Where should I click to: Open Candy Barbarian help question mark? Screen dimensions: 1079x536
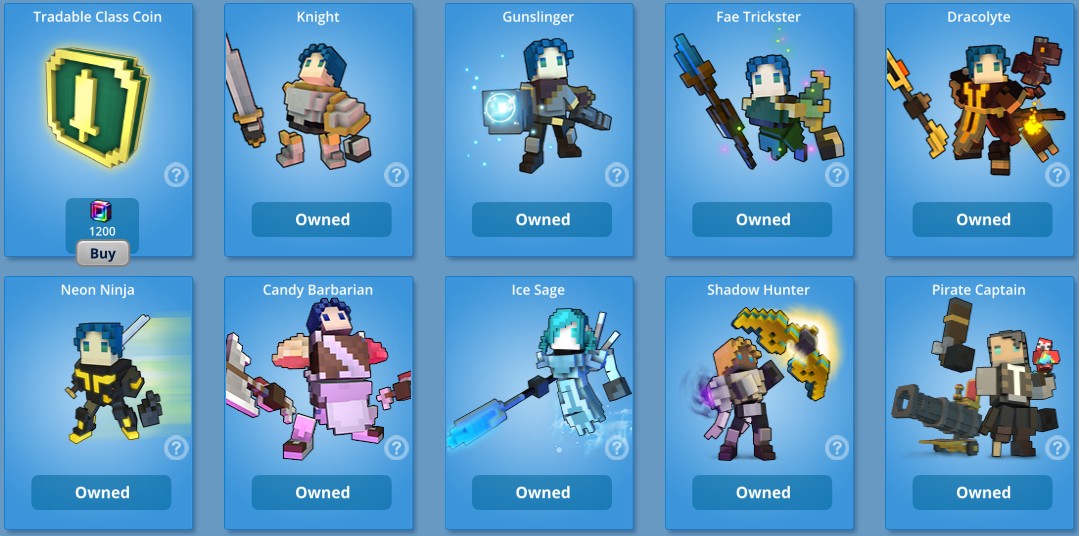[x=397, y=447]
